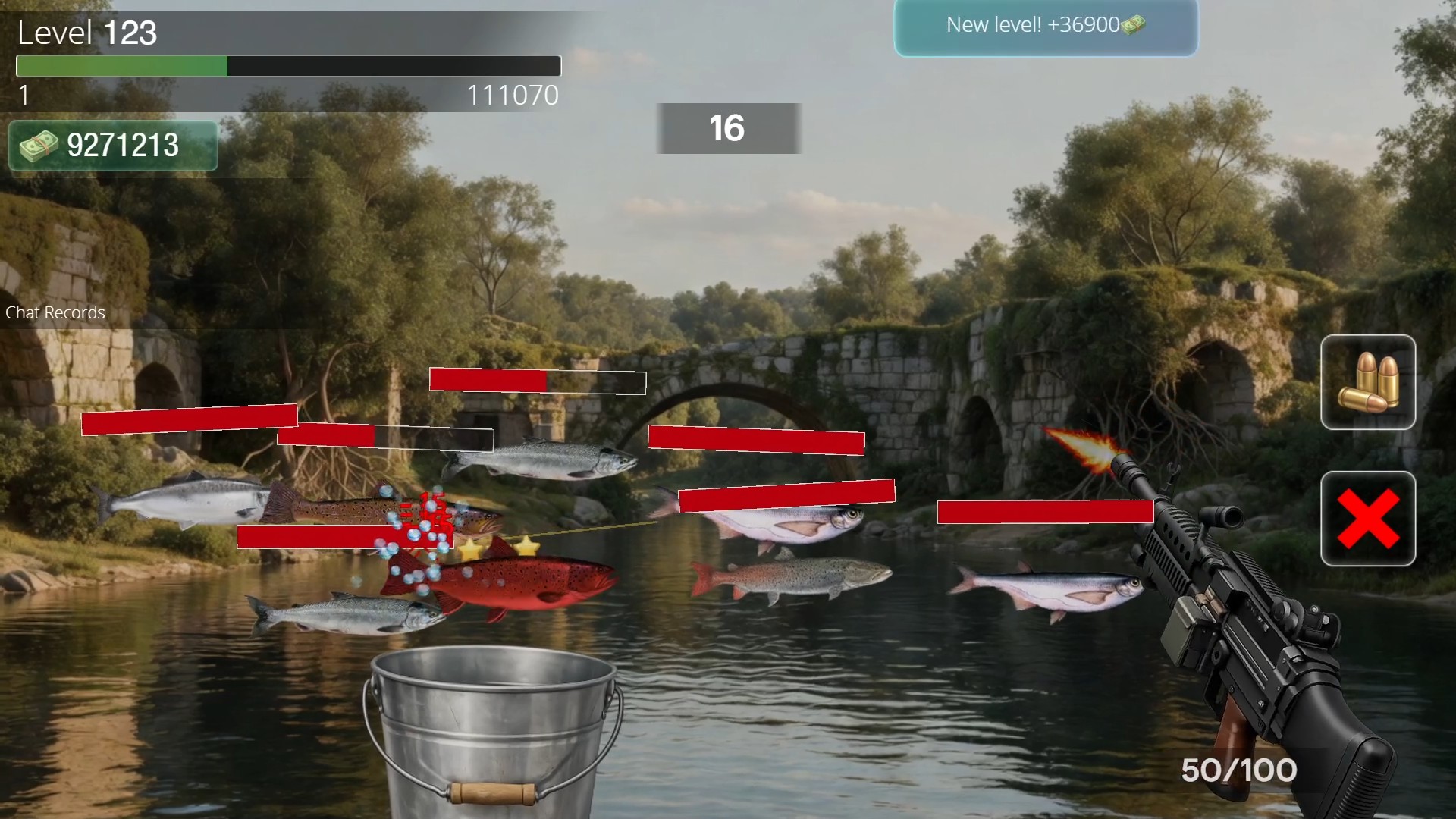Click the money stack icon beside the balance
Image resolution: width=1456 pixels, height=819 pixels.
pyautogui.click(x=39, y=146)
